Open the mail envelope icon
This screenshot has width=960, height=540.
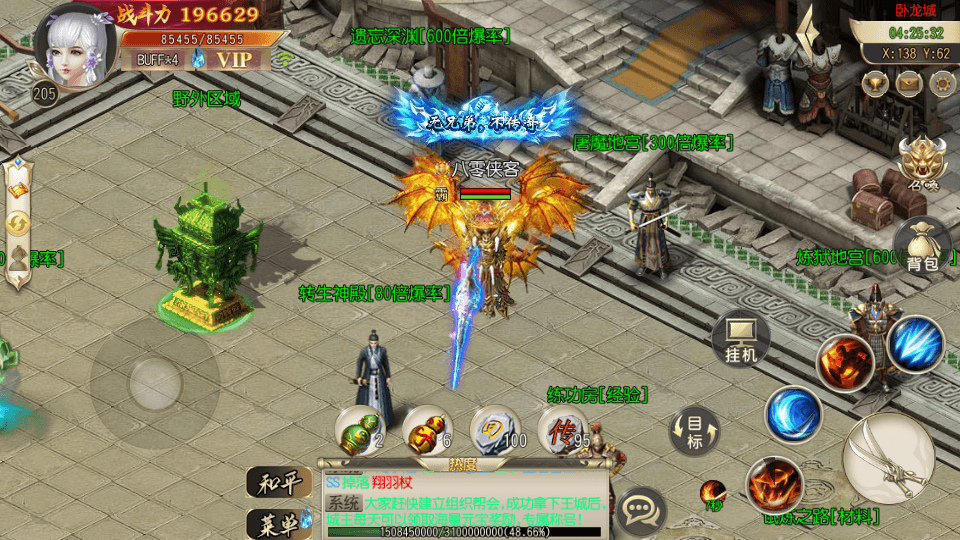click(x=908, y=83)
